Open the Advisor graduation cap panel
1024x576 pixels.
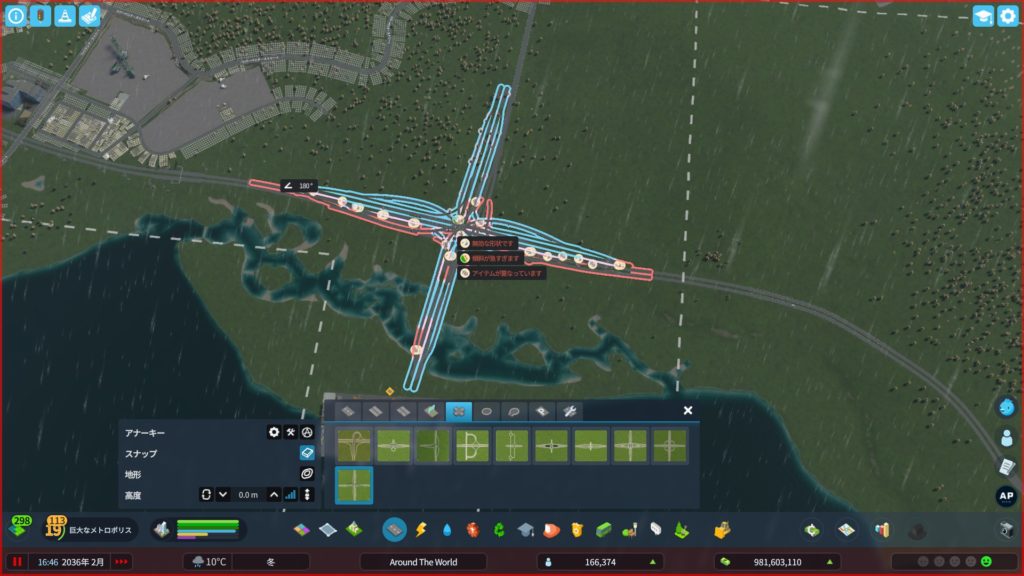pyautogui.click(x=982, y=16)
